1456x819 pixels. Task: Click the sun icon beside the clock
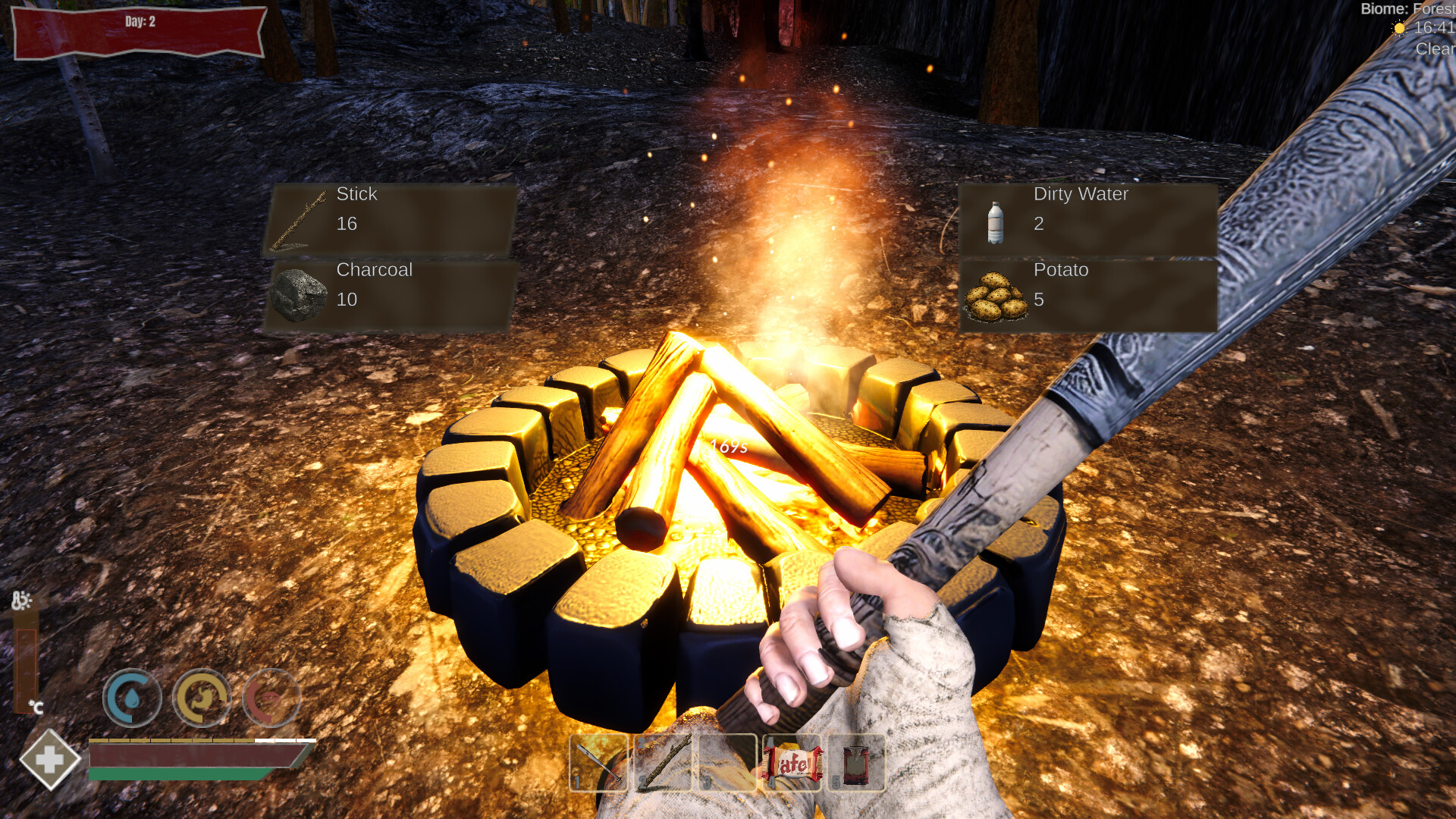(x=1399, y=29)
